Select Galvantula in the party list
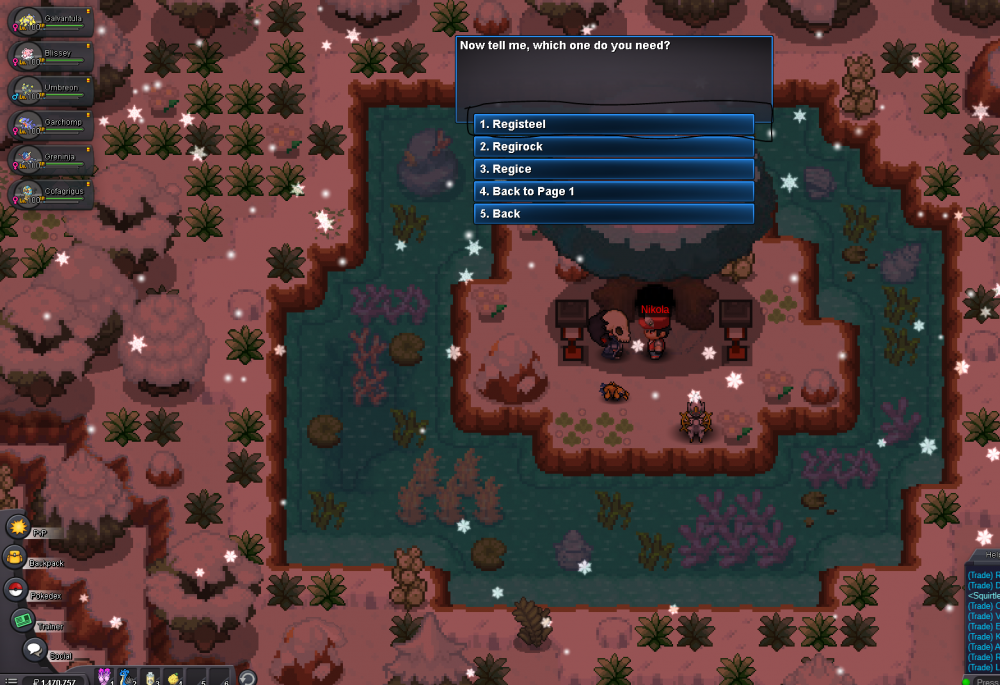Viewport: 1000px width, 685px height. [x=52, y=21]
